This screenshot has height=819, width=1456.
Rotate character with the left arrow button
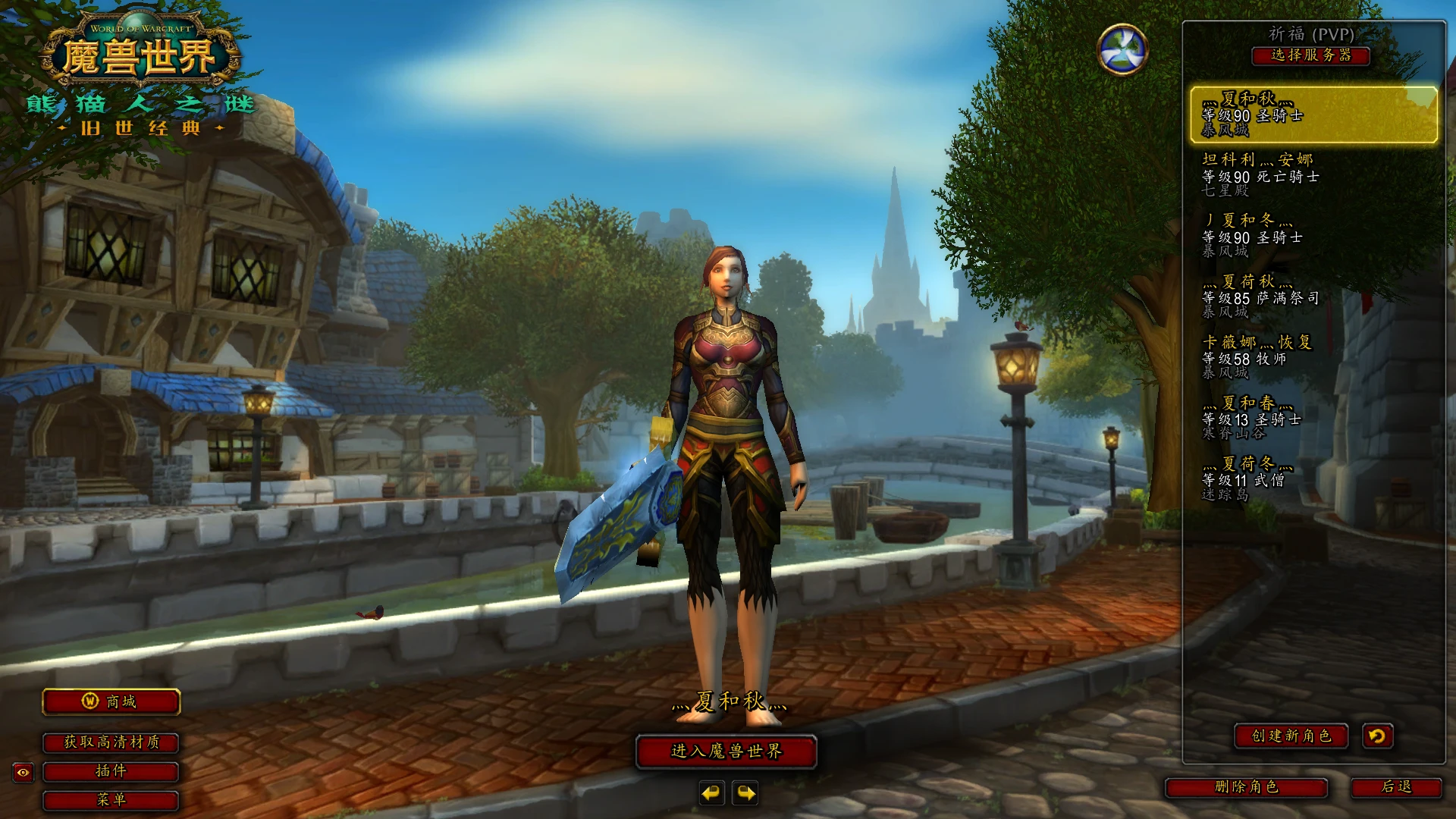(711, 793)
